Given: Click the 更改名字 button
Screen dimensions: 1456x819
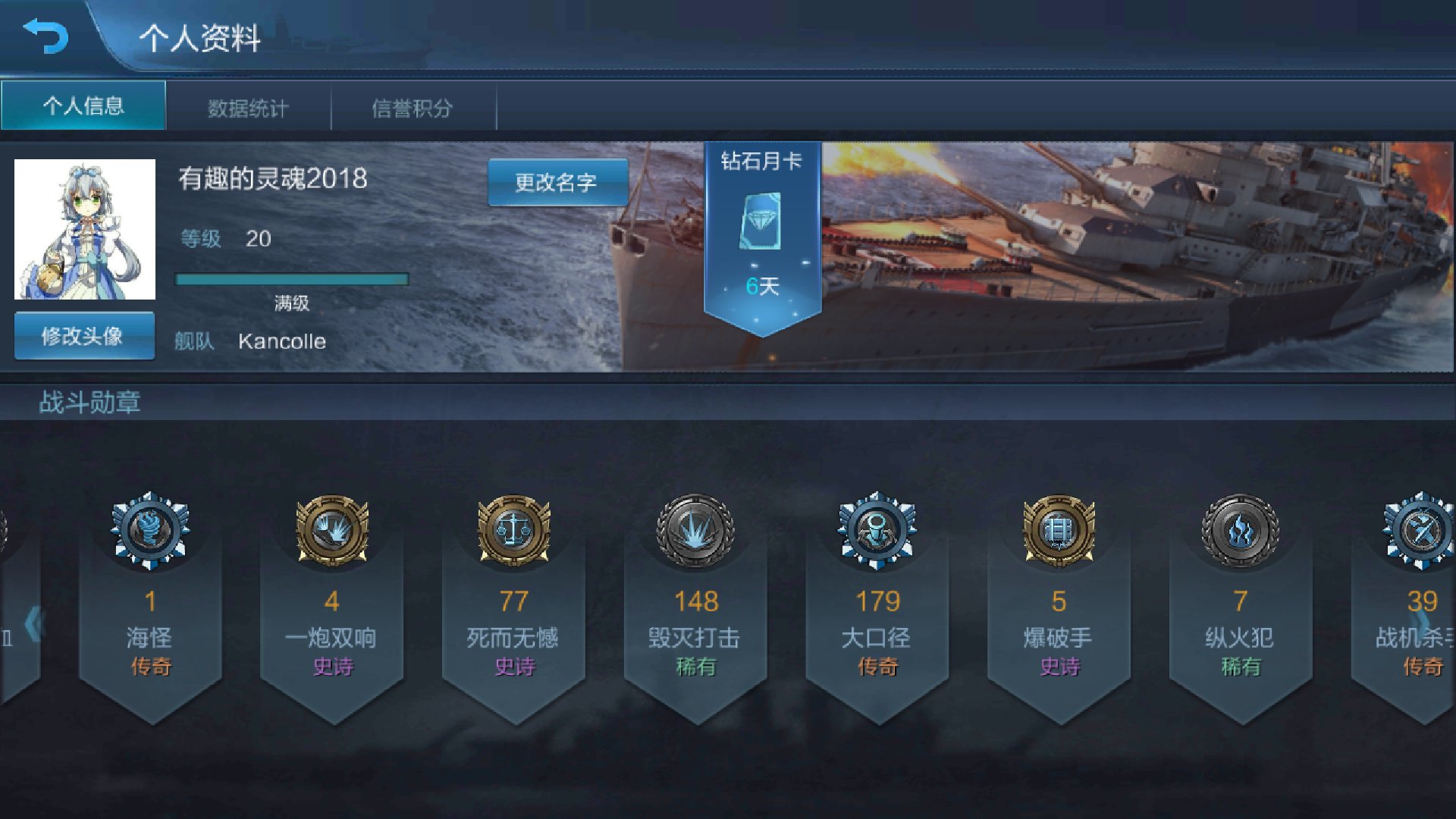Looking at the screenshot, I should point(557,182).
